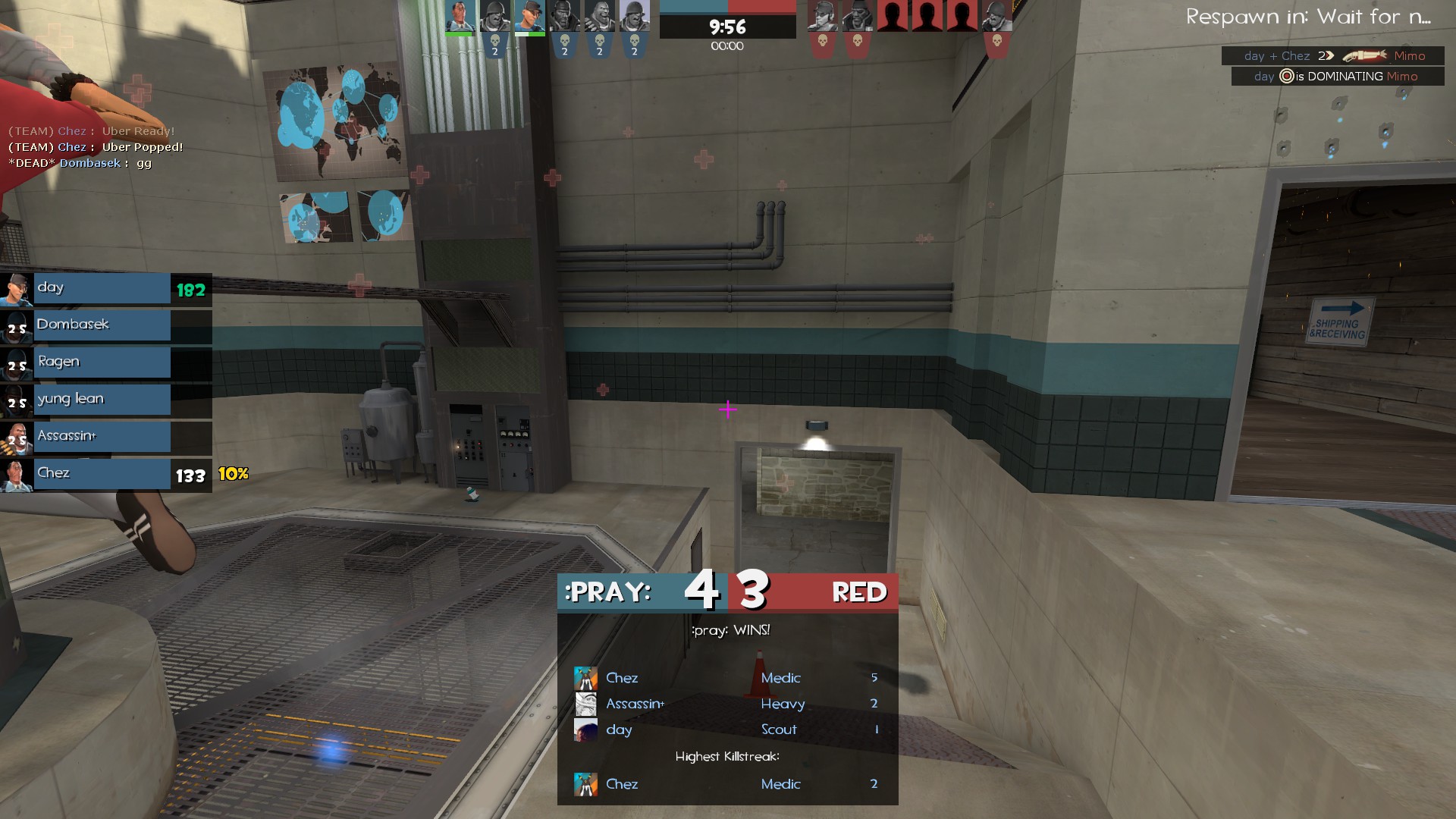Select the living Medic portrait in top bar
This screenshot has width=1456, height=819.
click(460, 17)
